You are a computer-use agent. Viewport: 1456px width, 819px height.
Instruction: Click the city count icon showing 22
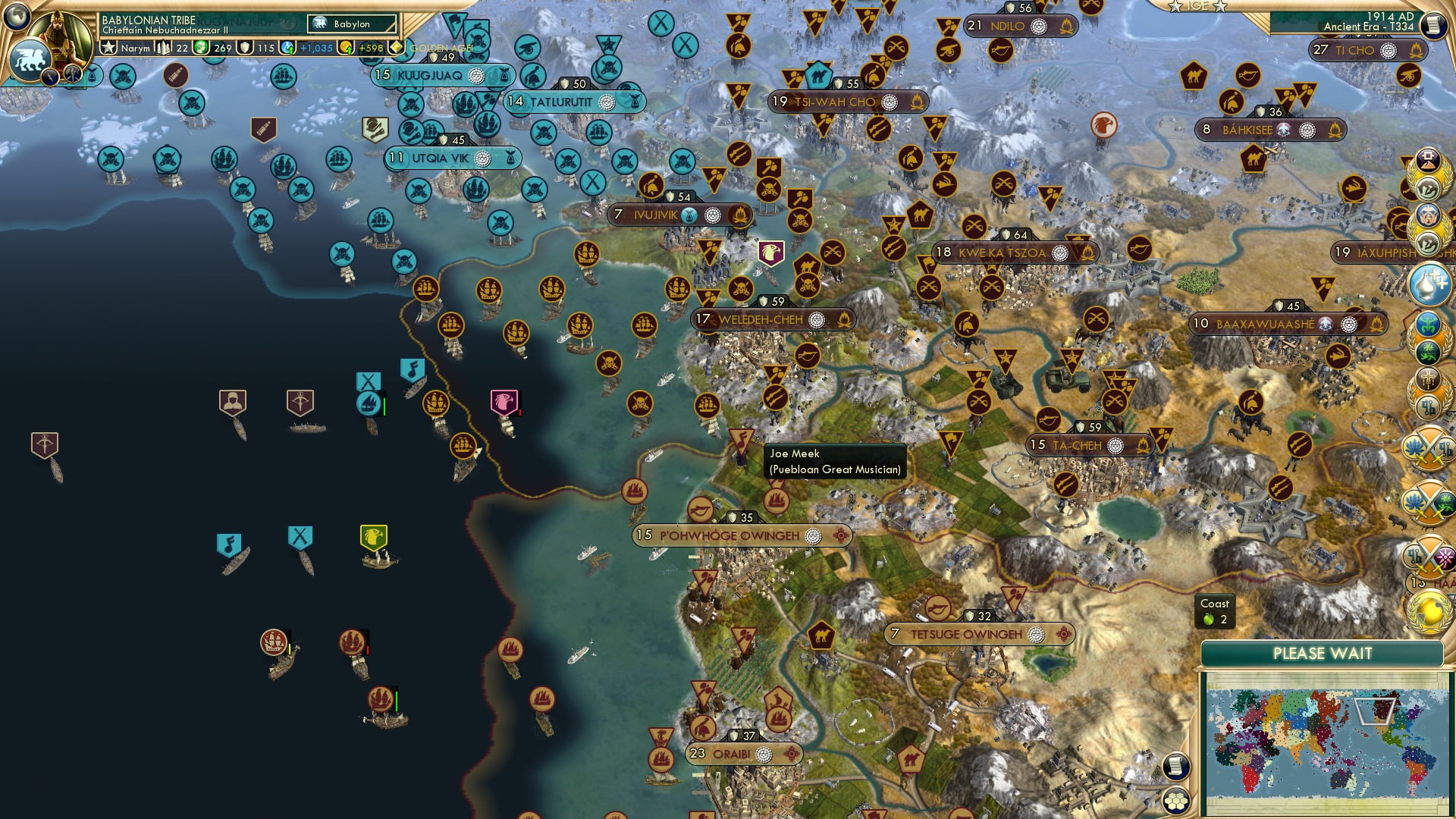[x=163, y=48]
